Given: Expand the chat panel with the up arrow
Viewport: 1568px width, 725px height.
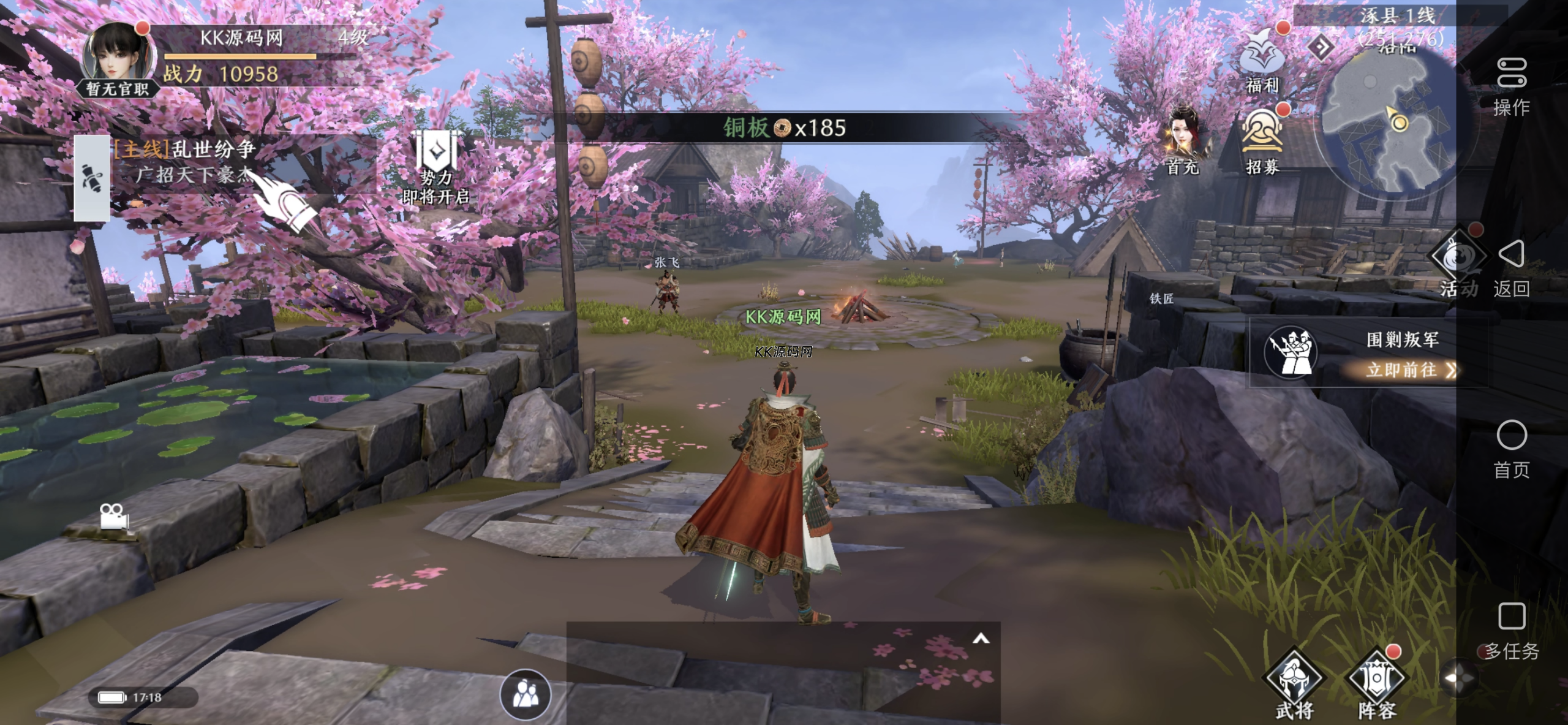Looking at the screenshot, I should 981,639.
